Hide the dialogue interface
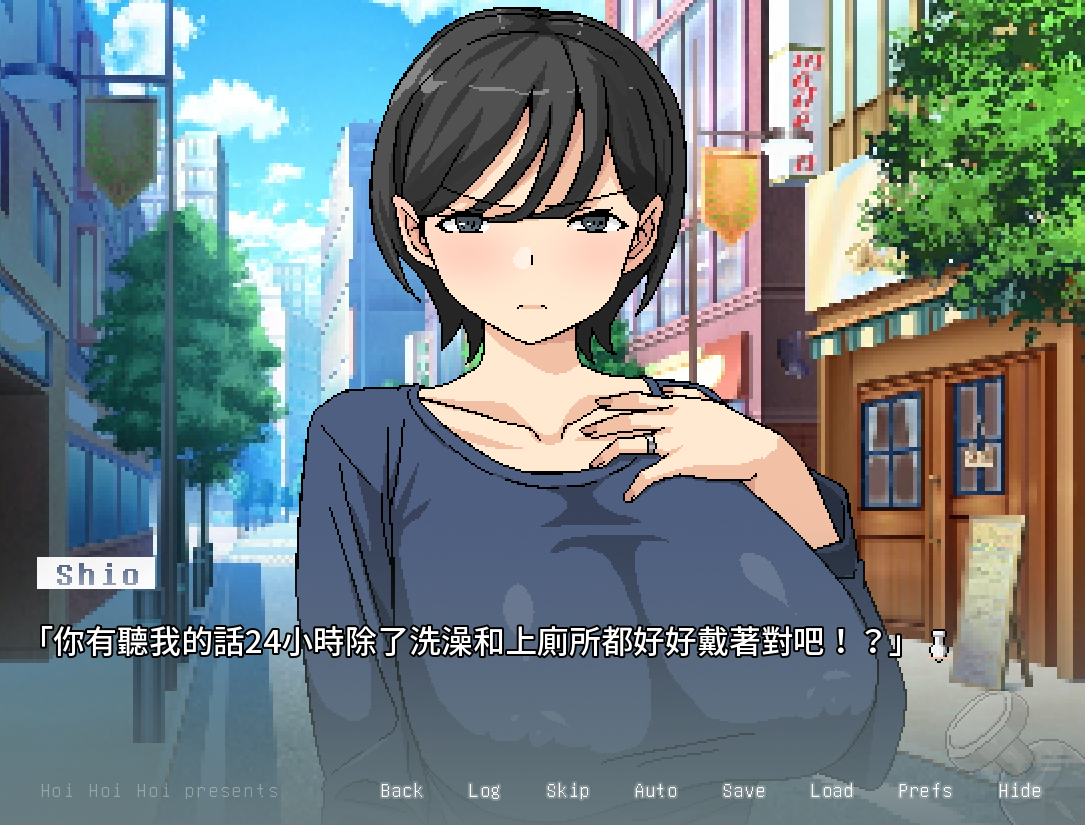 pos(1019,791)
